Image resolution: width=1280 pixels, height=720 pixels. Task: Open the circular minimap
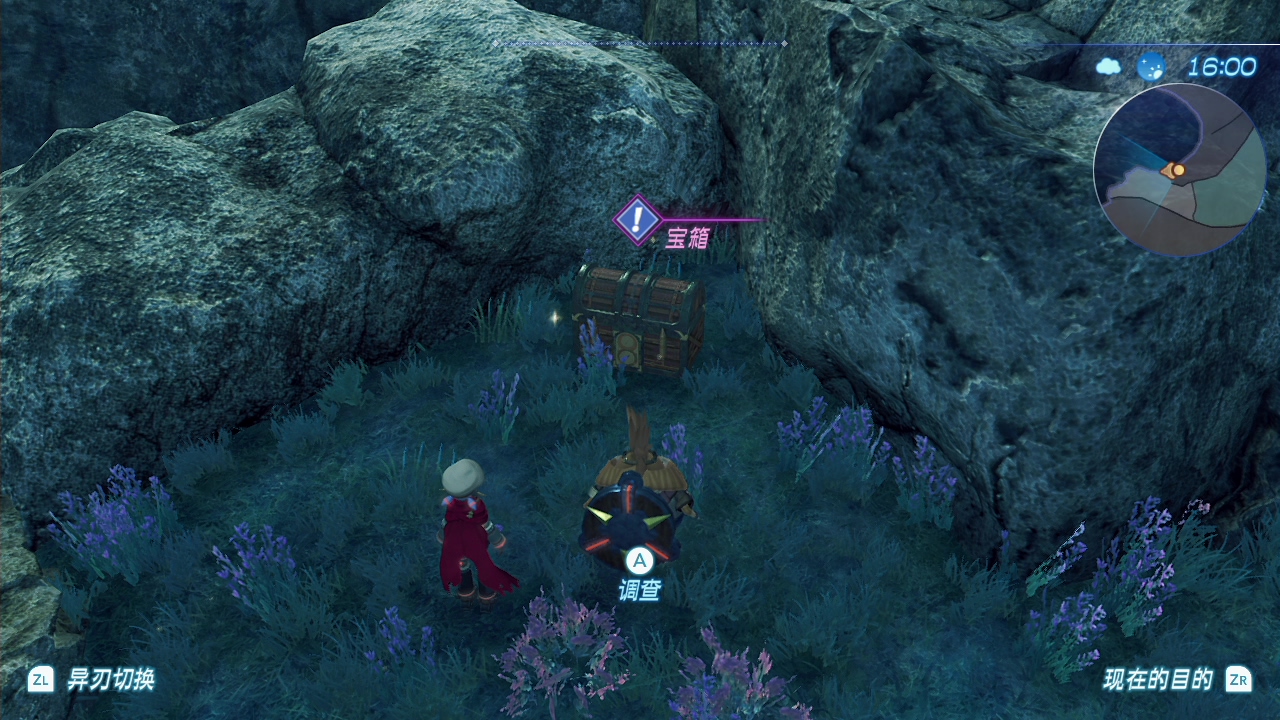(1179, 169)
